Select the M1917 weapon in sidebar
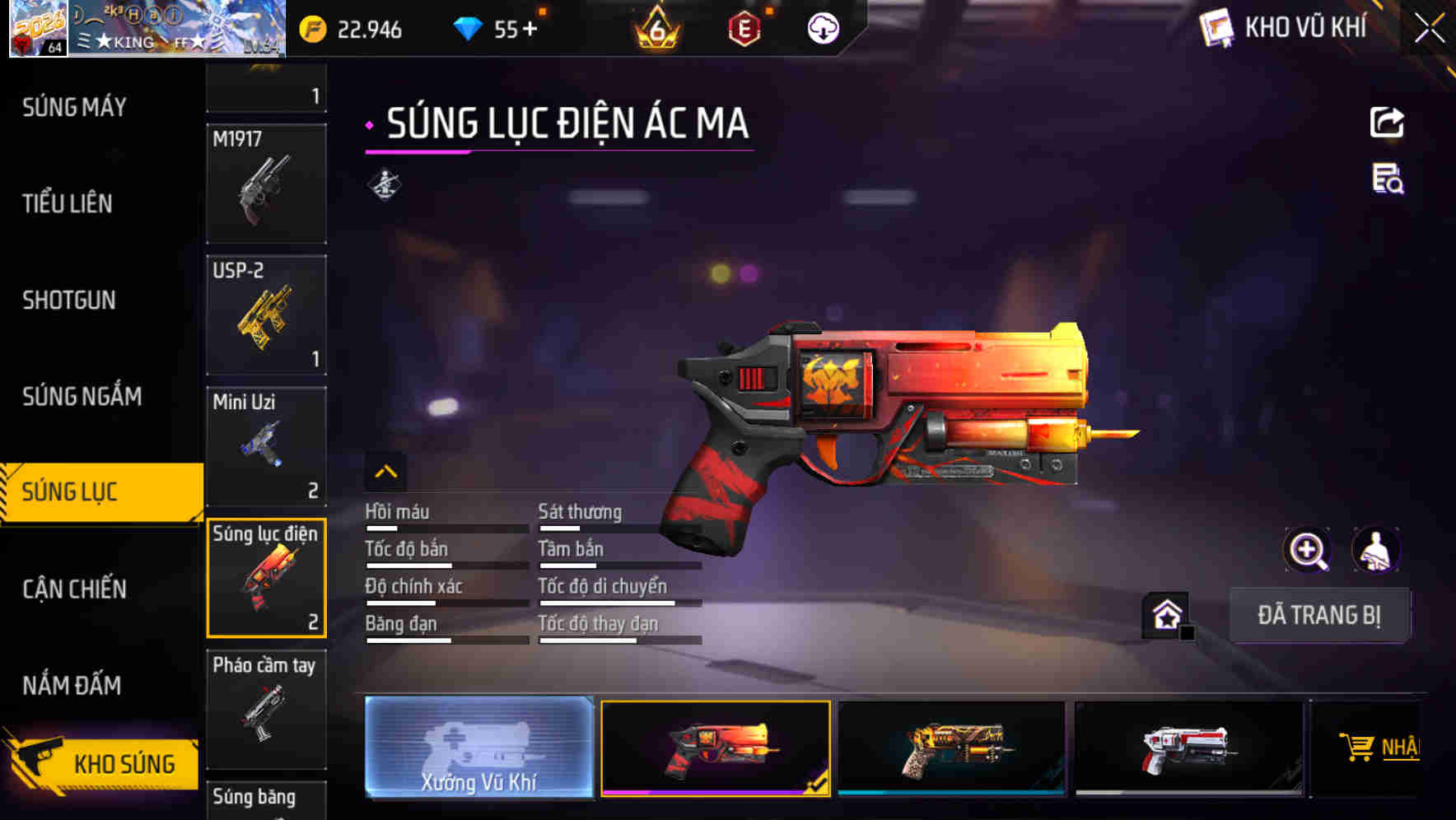Image resolution: width=1456 pixels, height=820 pixels. pos(266,183)
